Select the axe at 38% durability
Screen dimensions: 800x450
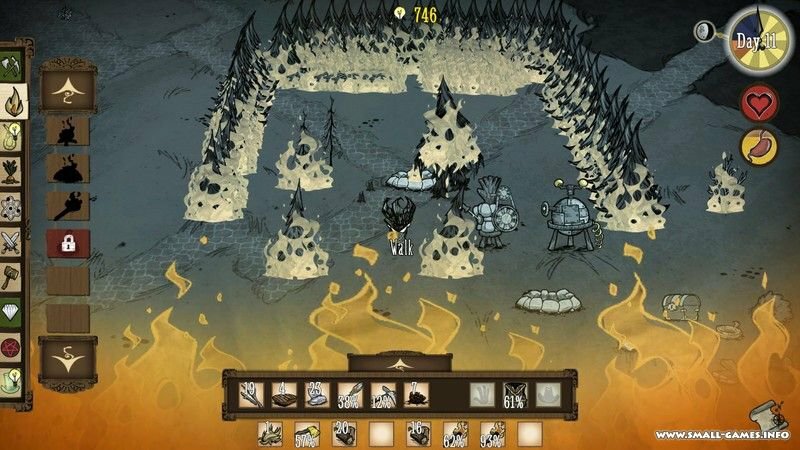[349, 396]
